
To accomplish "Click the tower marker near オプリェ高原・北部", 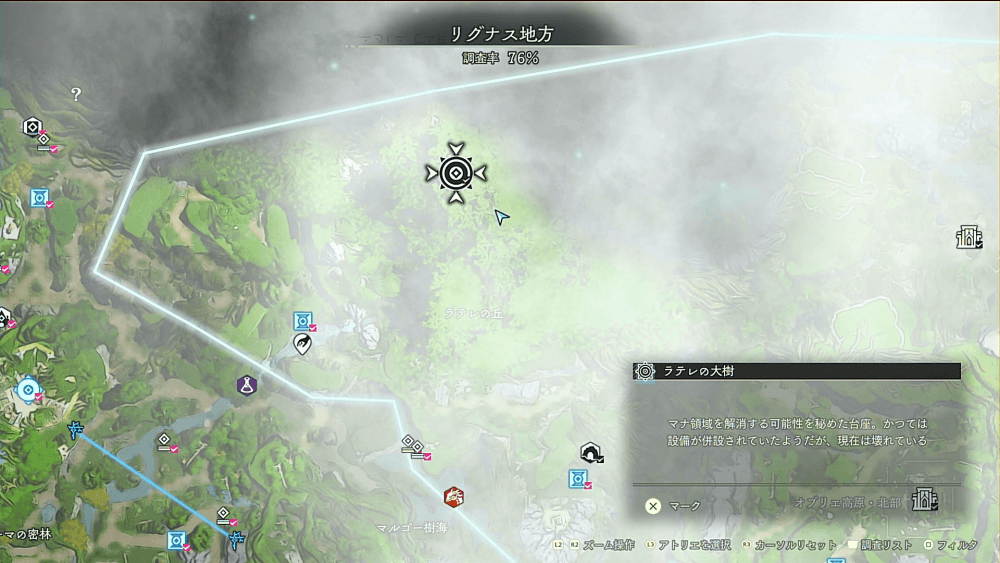I will point(924,499).
